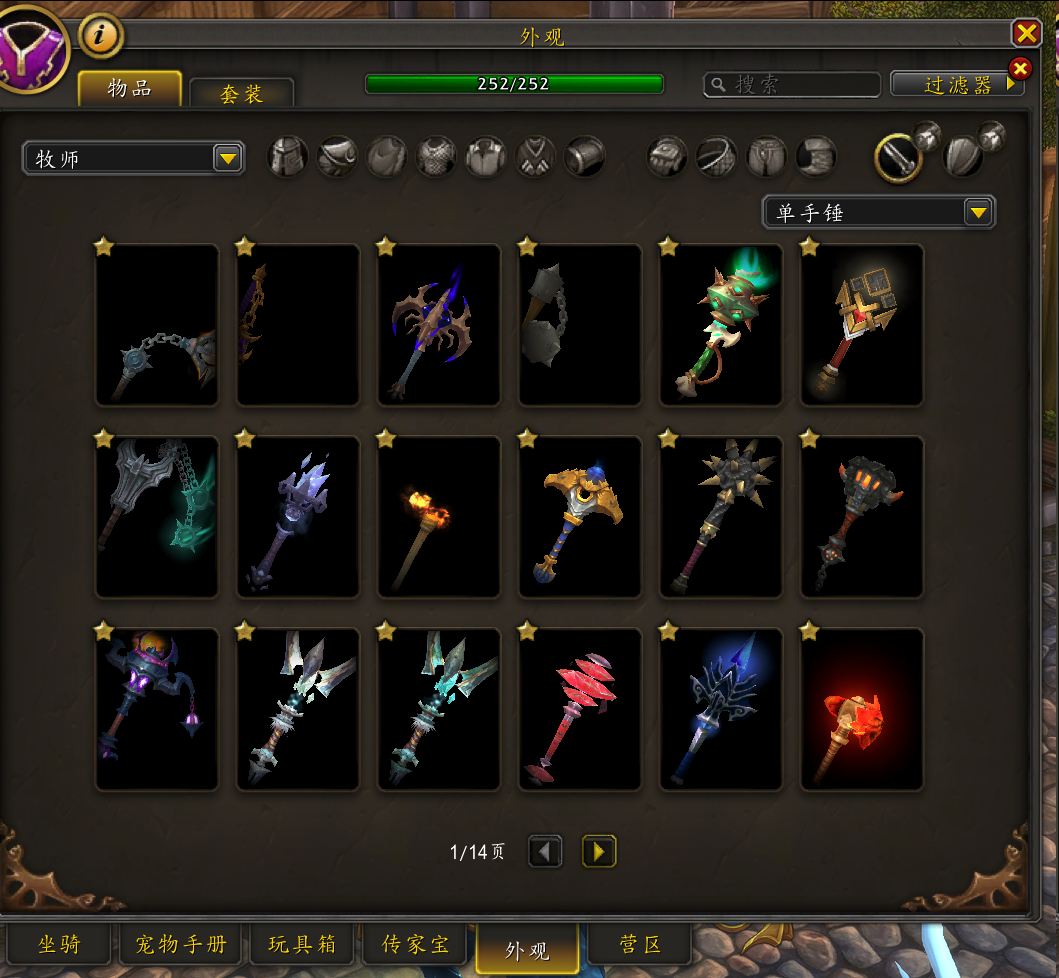Close the 外观 appearance window
Screen dimensions: 1059x978
[1027, 34]
